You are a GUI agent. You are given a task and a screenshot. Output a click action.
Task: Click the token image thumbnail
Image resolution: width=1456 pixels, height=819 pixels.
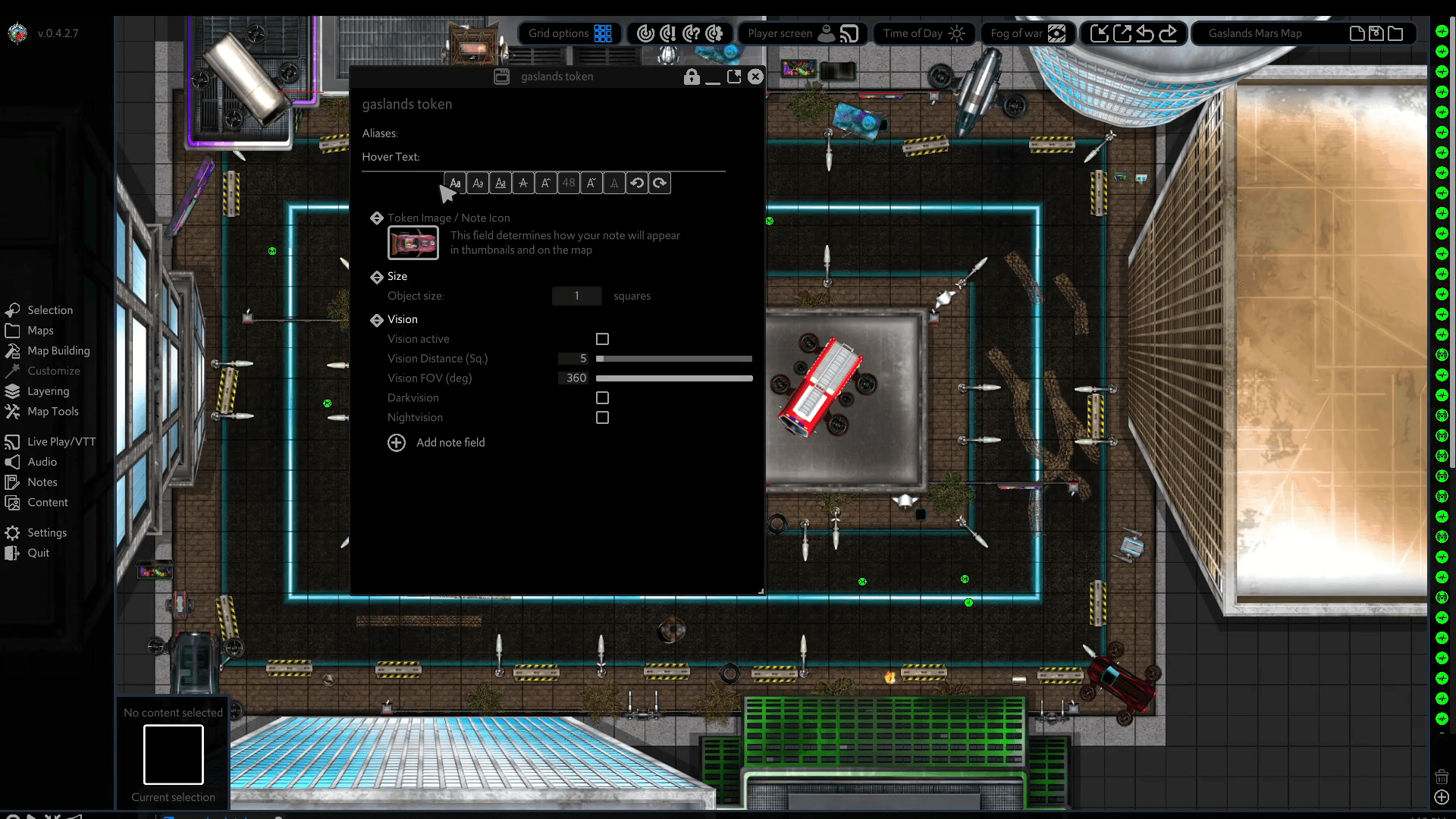pos(413,243)
